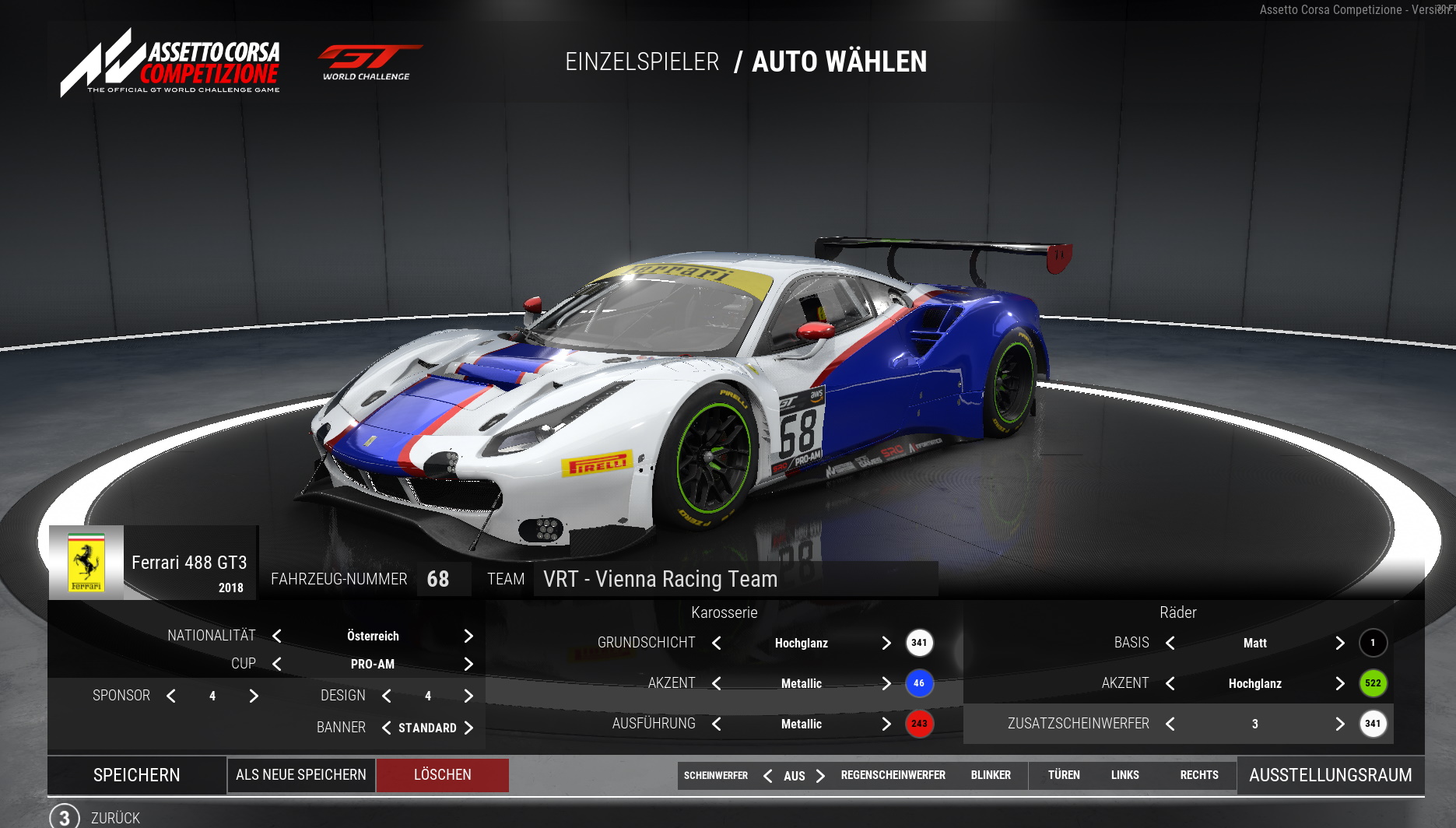
Task: Increase the SPONSOR number with right arrow
Action: 254,696
